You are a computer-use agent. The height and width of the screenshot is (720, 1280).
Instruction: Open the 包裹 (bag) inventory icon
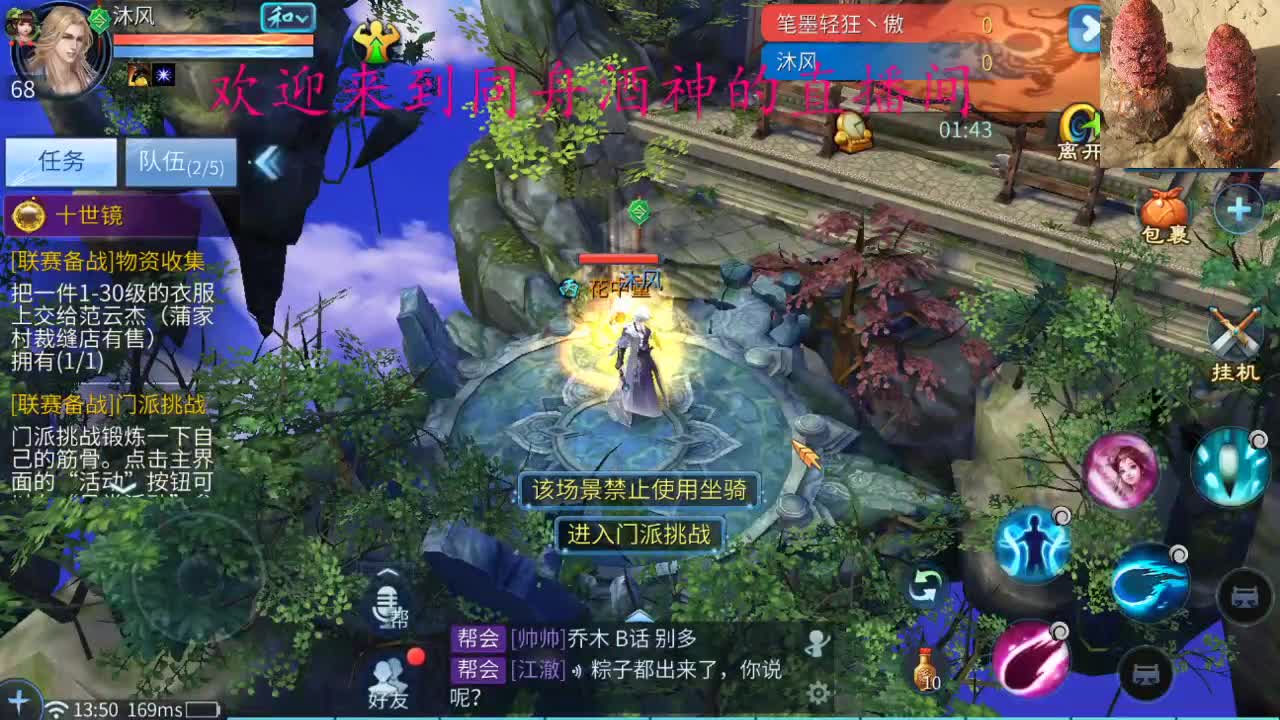click(x=1162, y=210)
